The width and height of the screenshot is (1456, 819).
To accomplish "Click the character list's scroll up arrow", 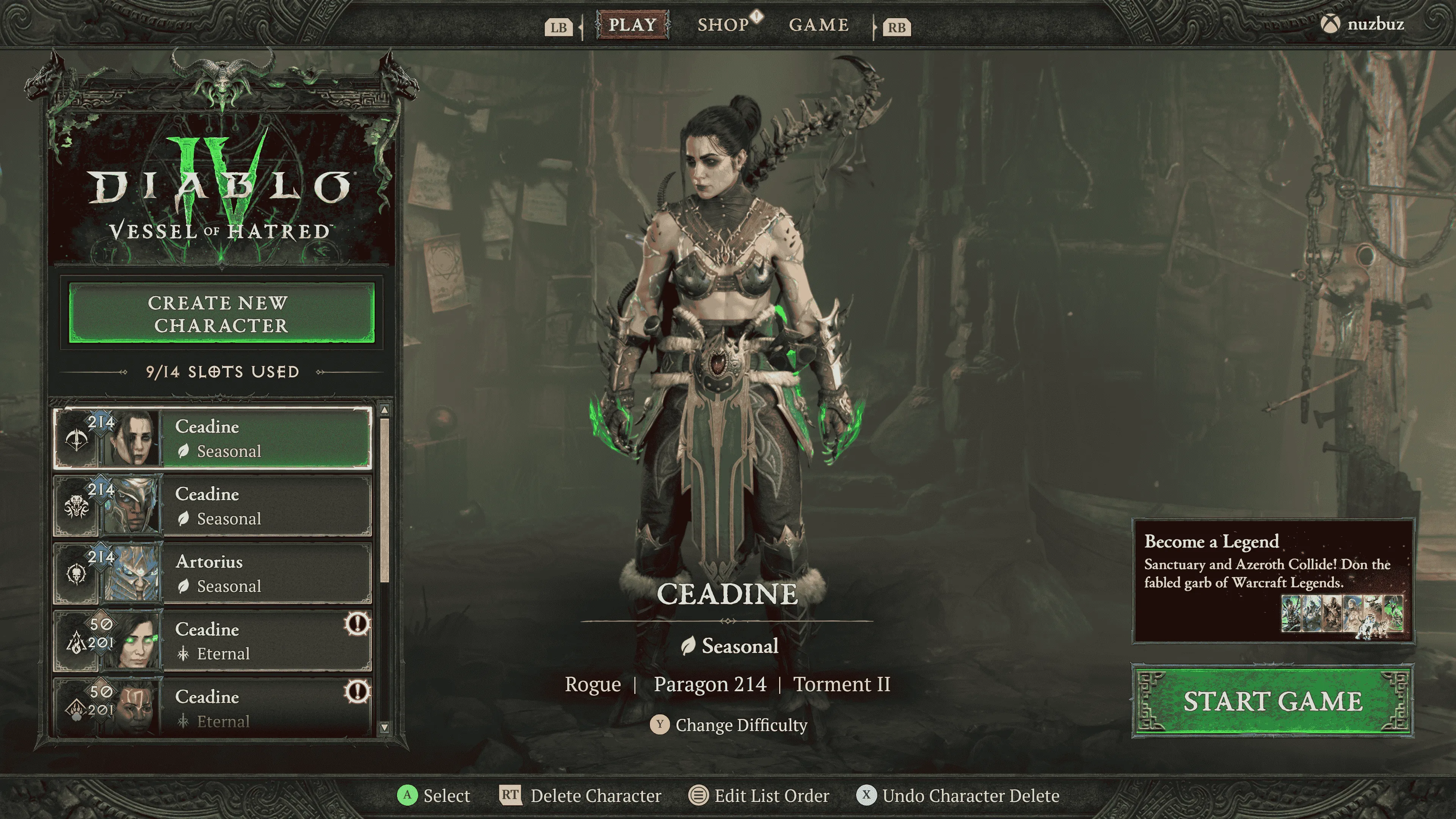I will coord(384,410).
